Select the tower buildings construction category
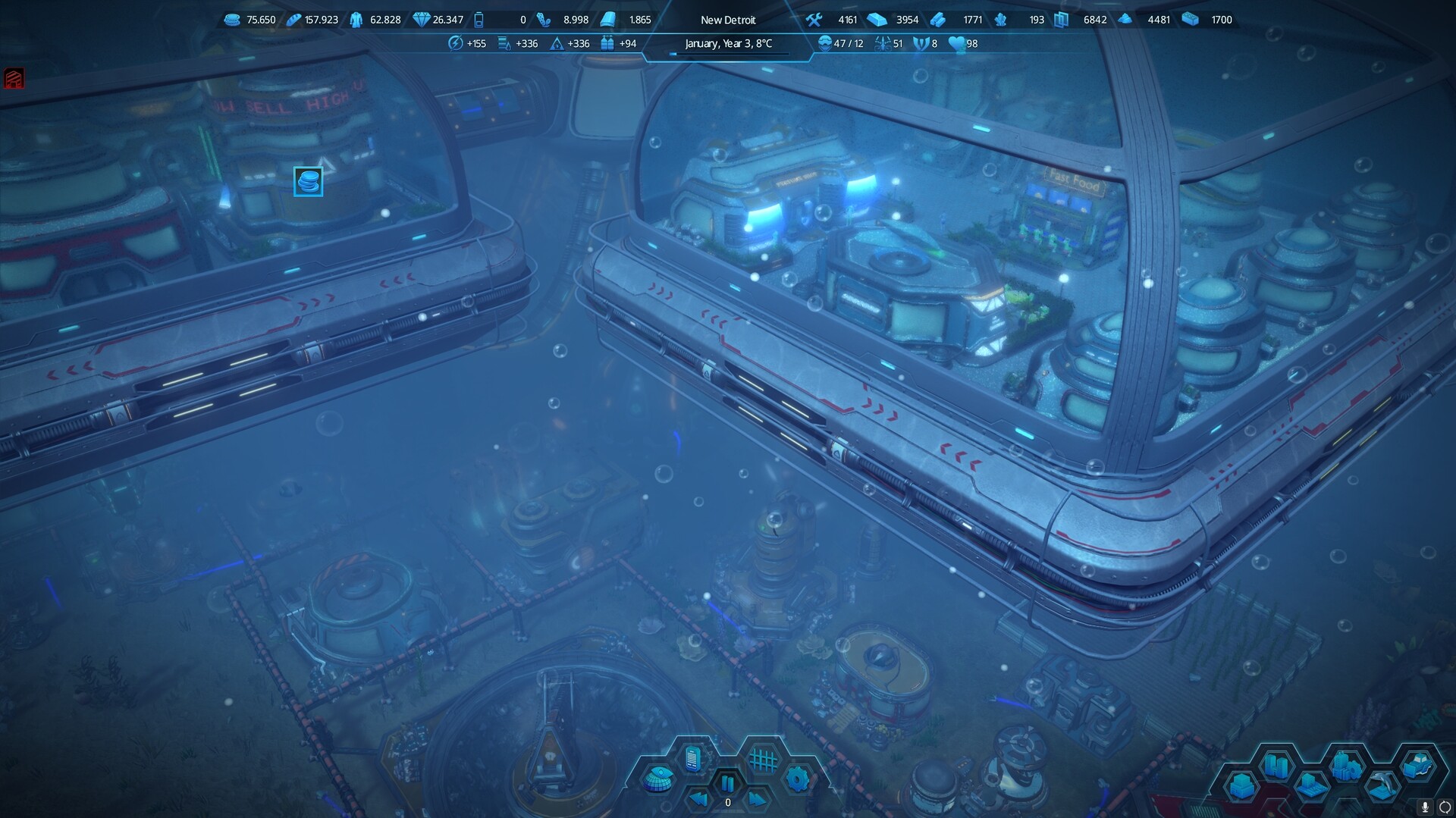This screenshot has width=1456, height=818. (x=1276, y=765)
